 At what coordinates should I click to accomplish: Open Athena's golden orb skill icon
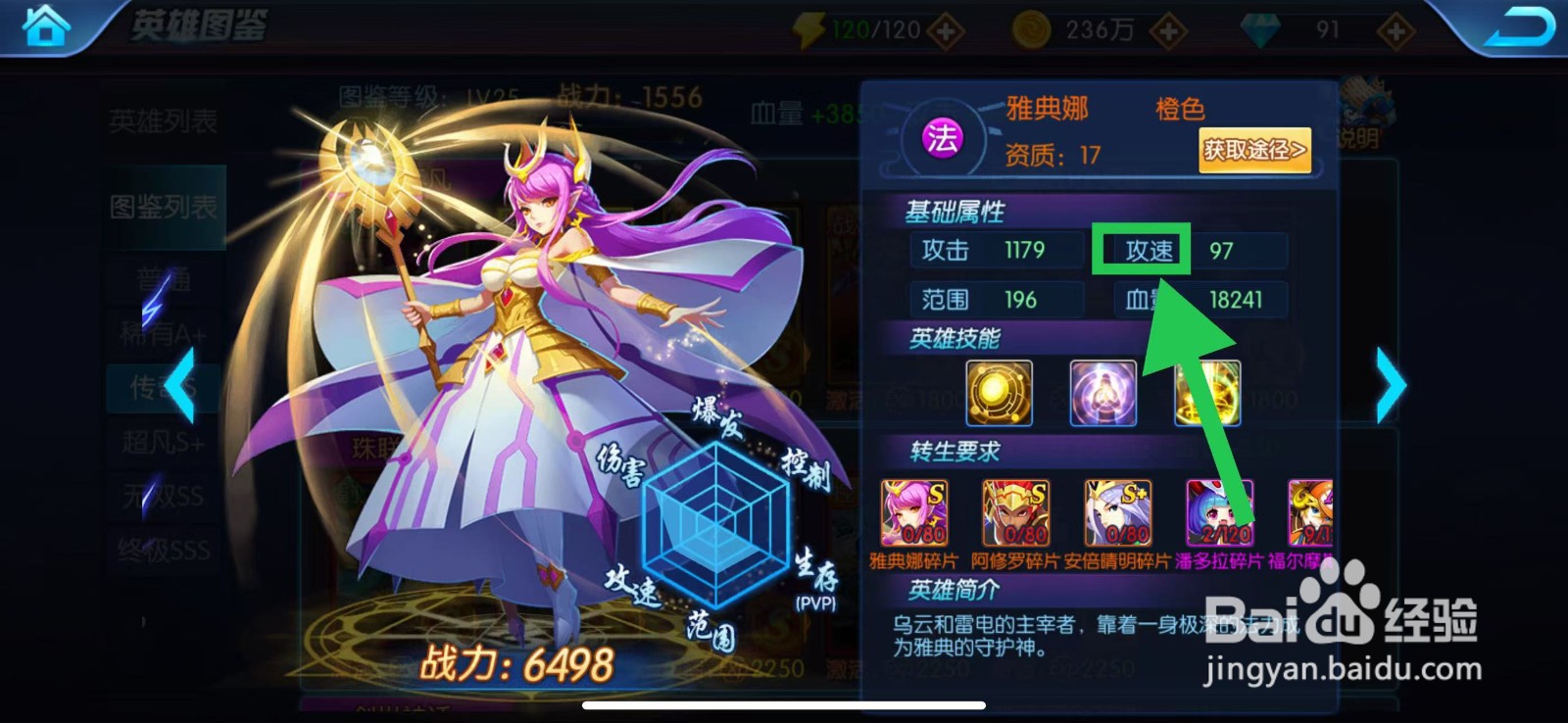(x=998, y=392)
